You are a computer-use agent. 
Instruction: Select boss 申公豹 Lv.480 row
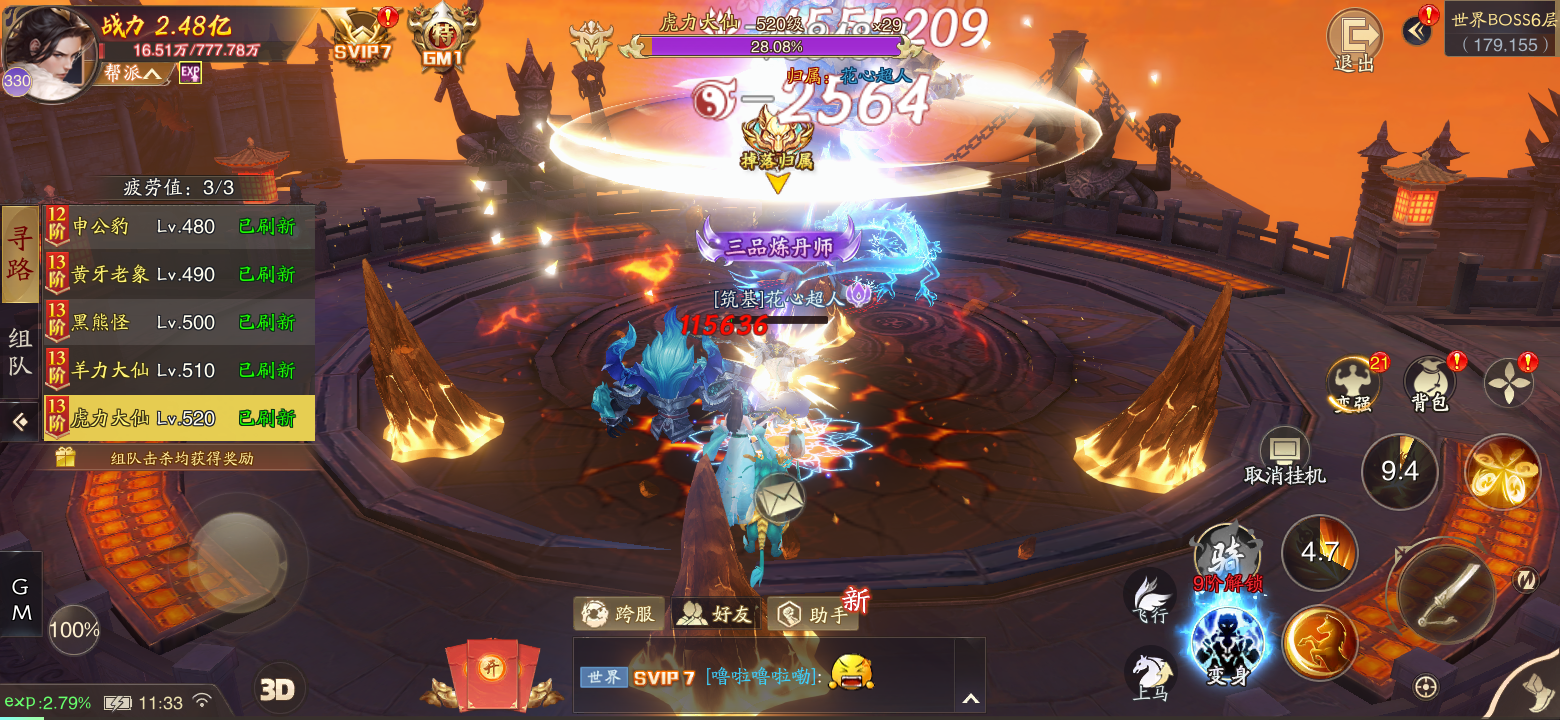point(180,227)
